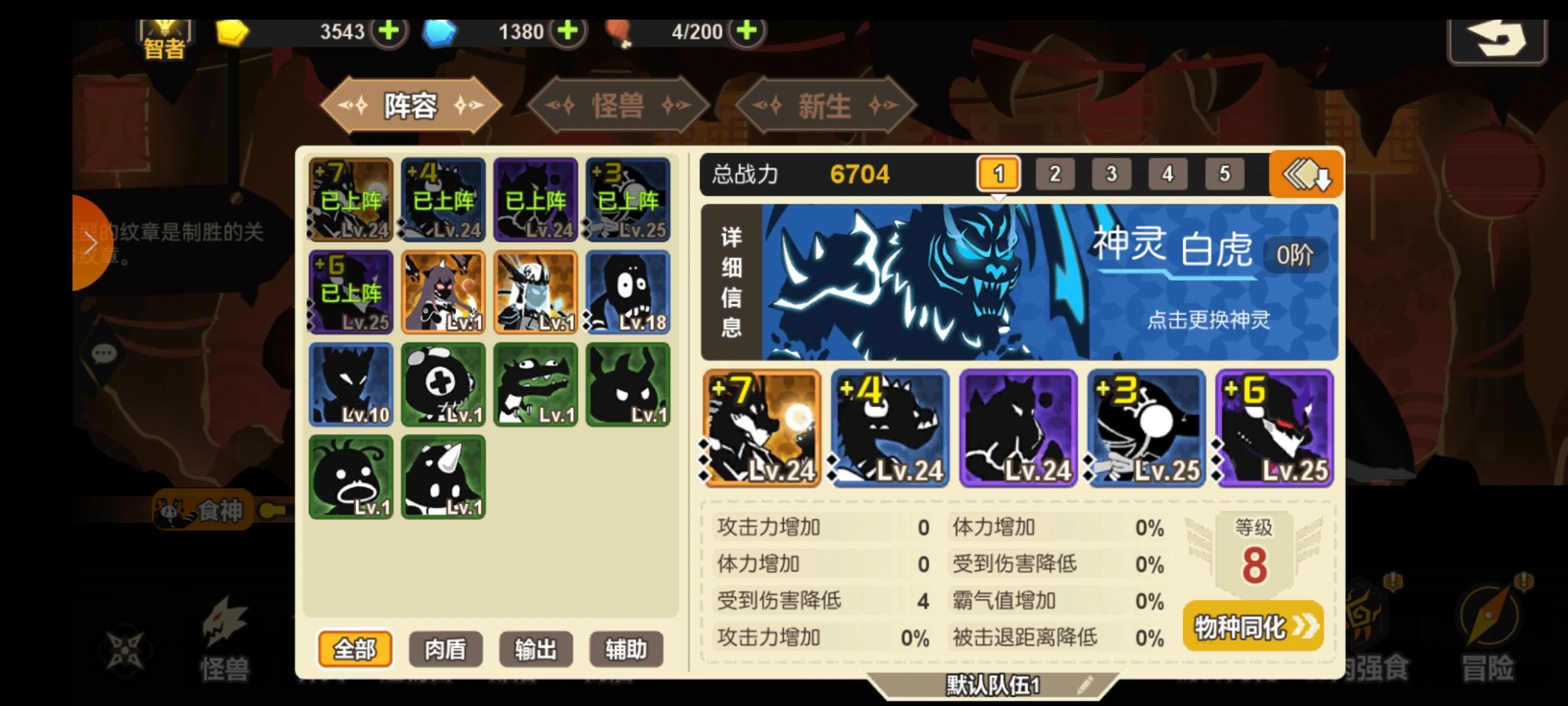Switch to team preset 2

(x=1054, y=175)
